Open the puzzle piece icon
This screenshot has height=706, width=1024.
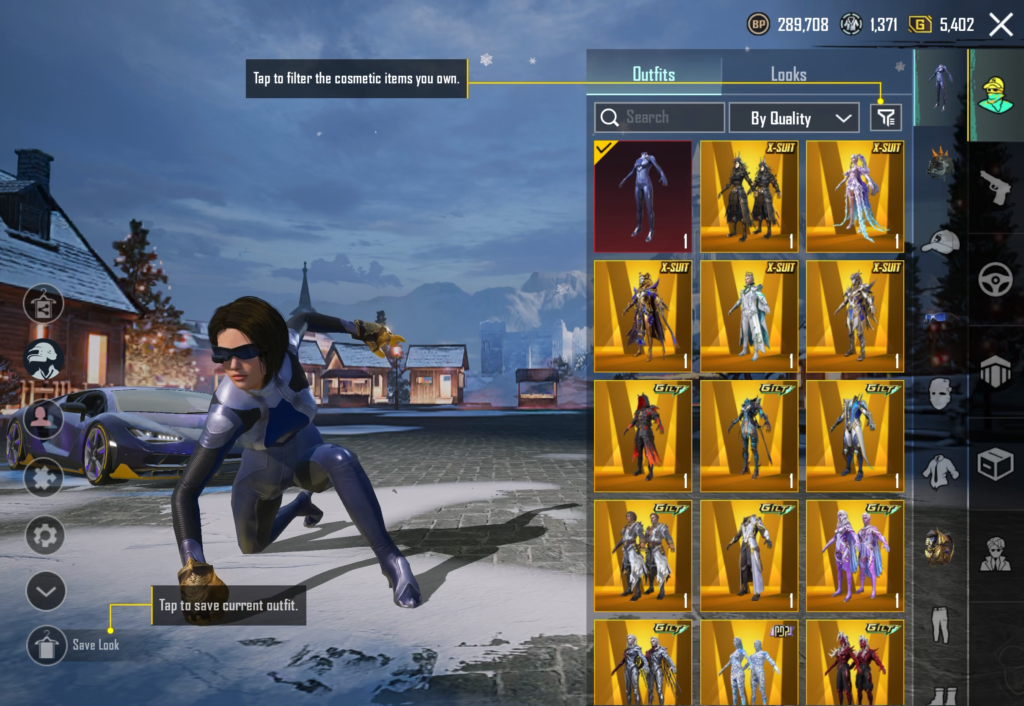45,476
